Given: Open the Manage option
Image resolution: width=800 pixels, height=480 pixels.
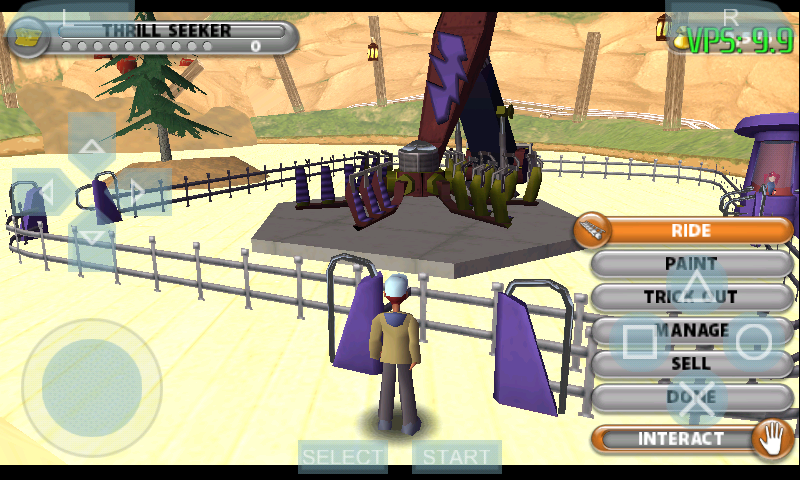Looking at the screenshot, I should 692,330.
